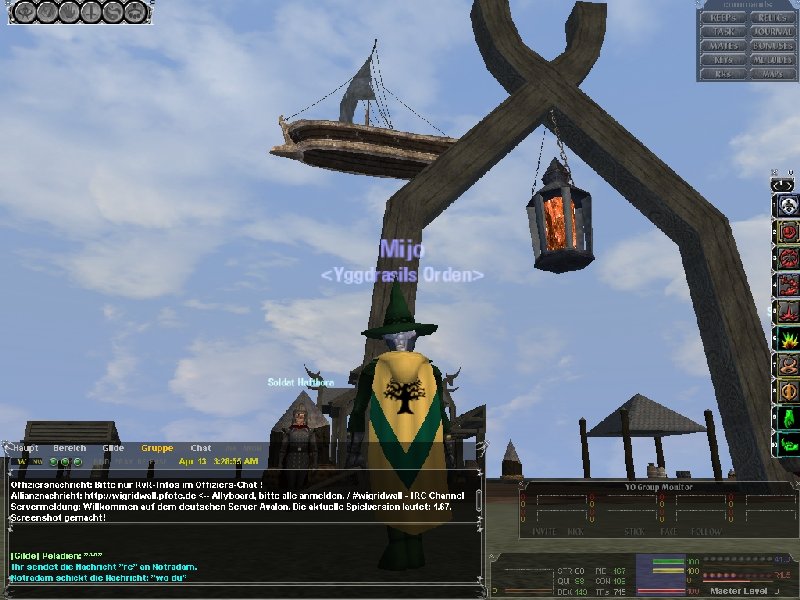Click the BONUSES command button
This screenshot has width=800, height=600.
(771, 45)
